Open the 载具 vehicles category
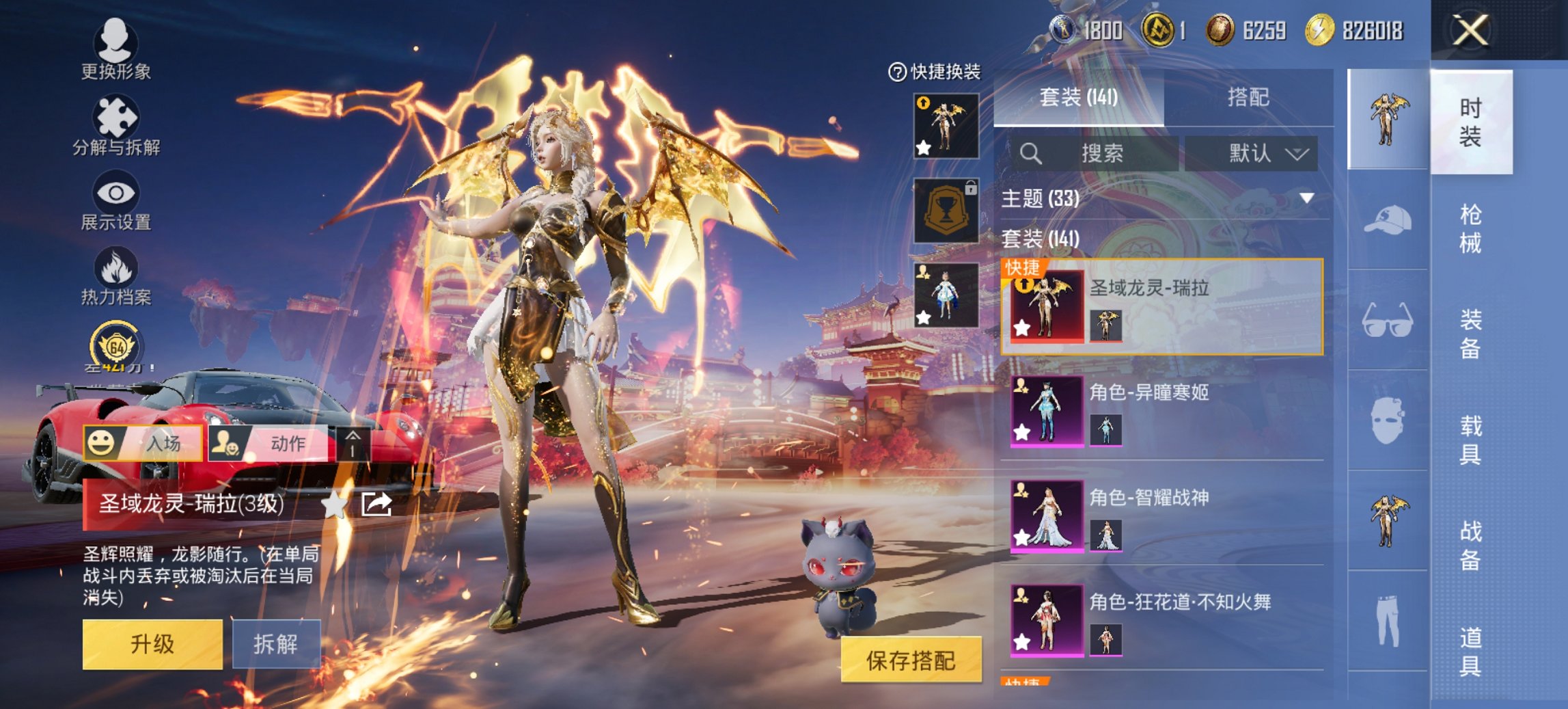1568x709 pixels. point(1470,440)
